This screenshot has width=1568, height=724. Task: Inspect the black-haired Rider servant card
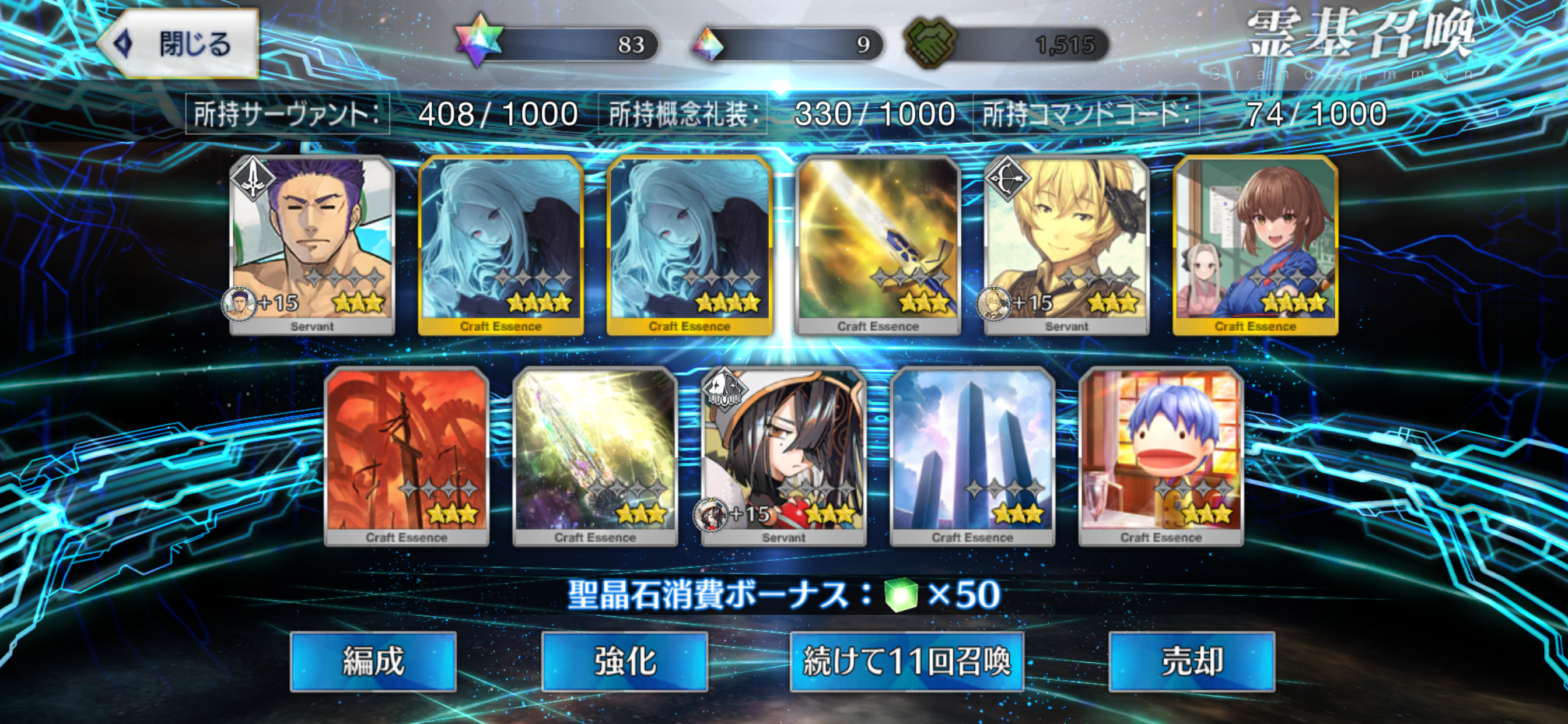pos(783,455)
